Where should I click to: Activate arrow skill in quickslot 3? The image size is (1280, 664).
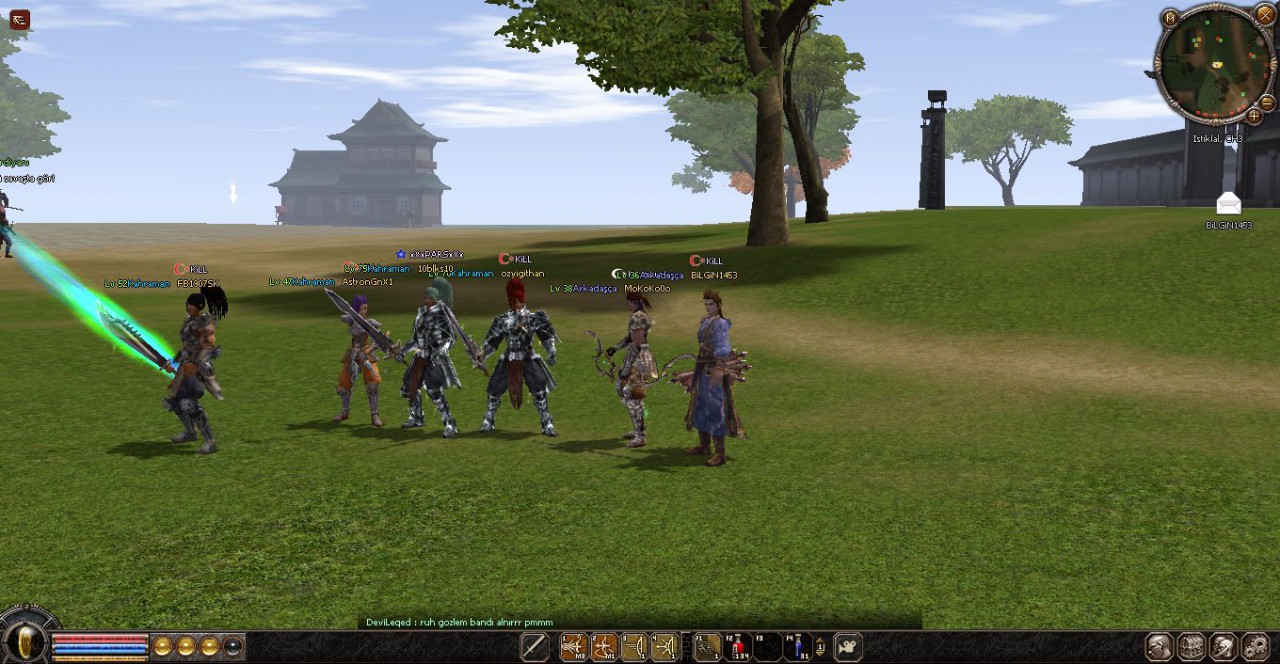(x=634, y=647)
